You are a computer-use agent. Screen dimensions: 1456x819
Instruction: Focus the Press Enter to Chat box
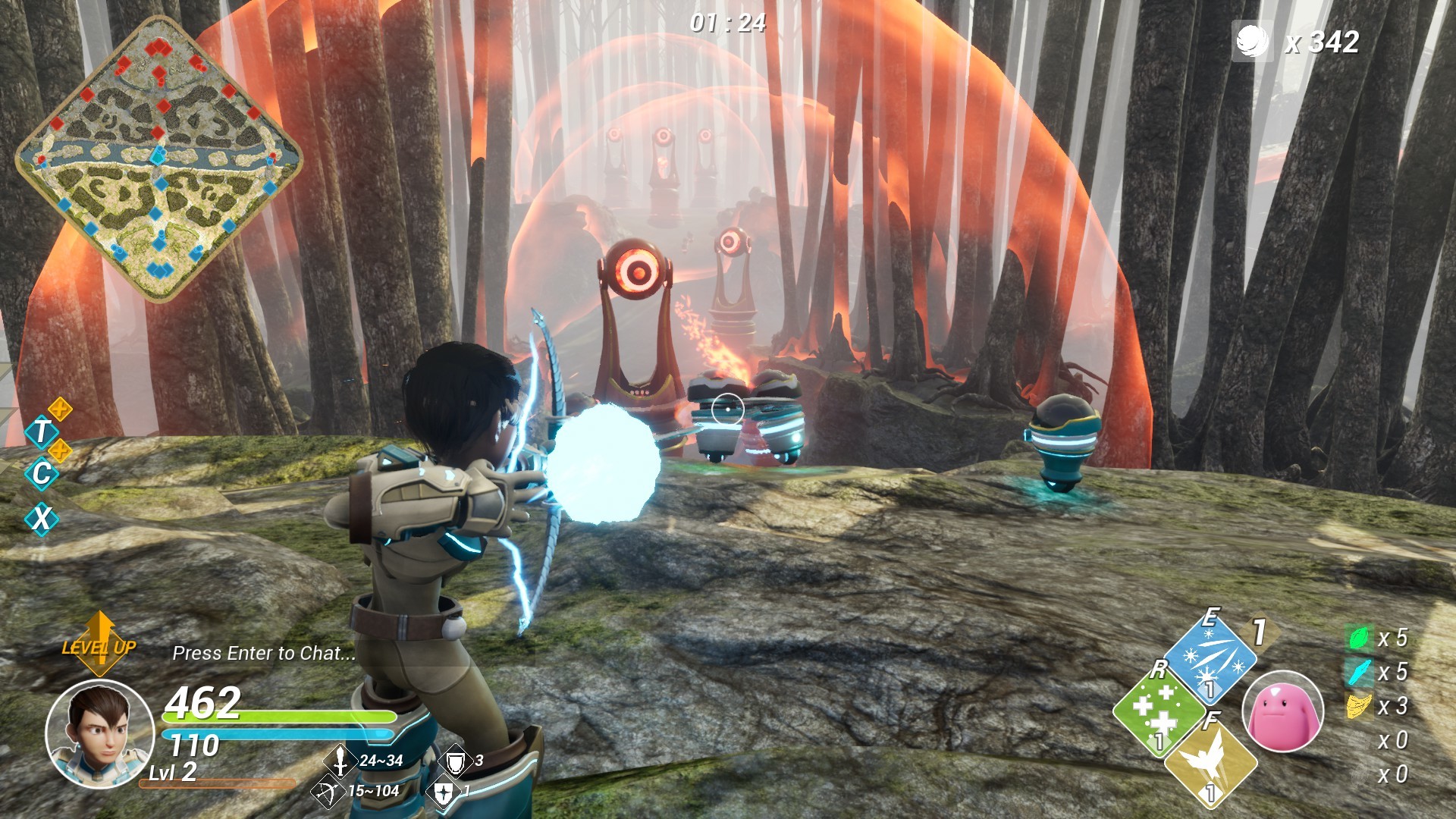(263, 654)
